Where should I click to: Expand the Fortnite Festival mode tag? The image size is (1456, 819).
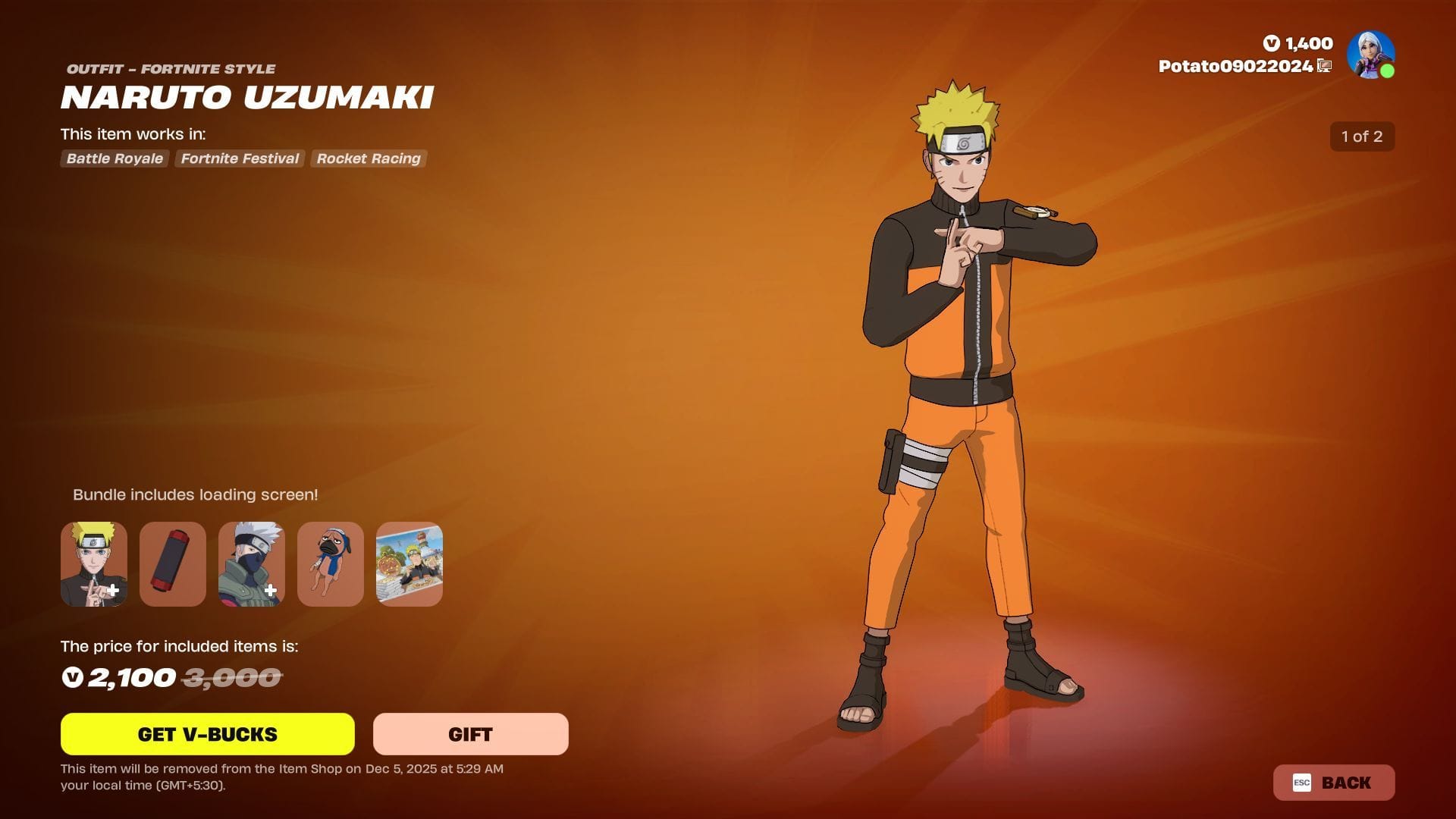pyautogui.click(x=239, y=158)
